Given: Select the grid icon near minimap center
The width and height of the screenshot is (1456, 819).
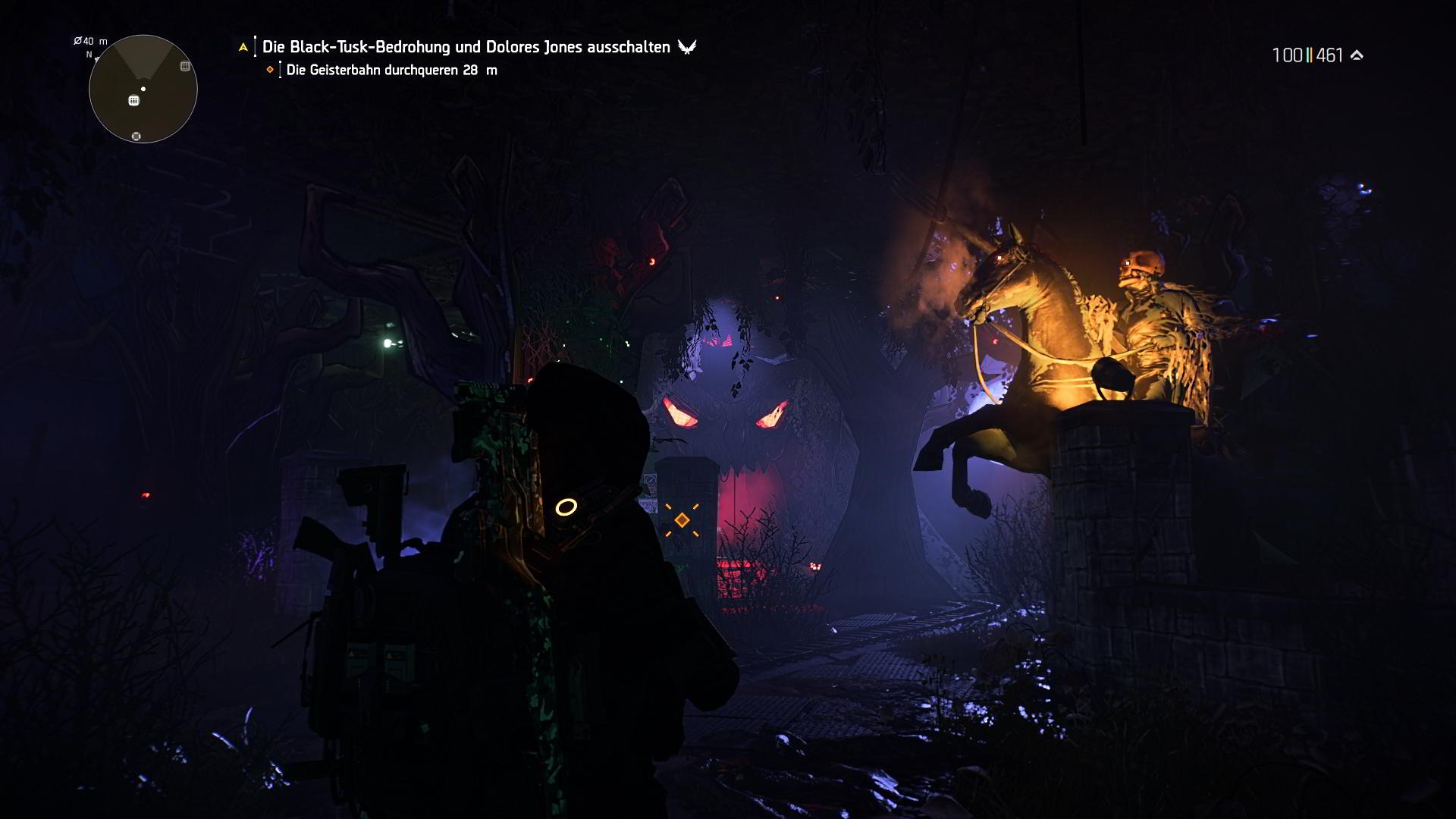Looking at the screenshot, I should (x=133, y=100).
